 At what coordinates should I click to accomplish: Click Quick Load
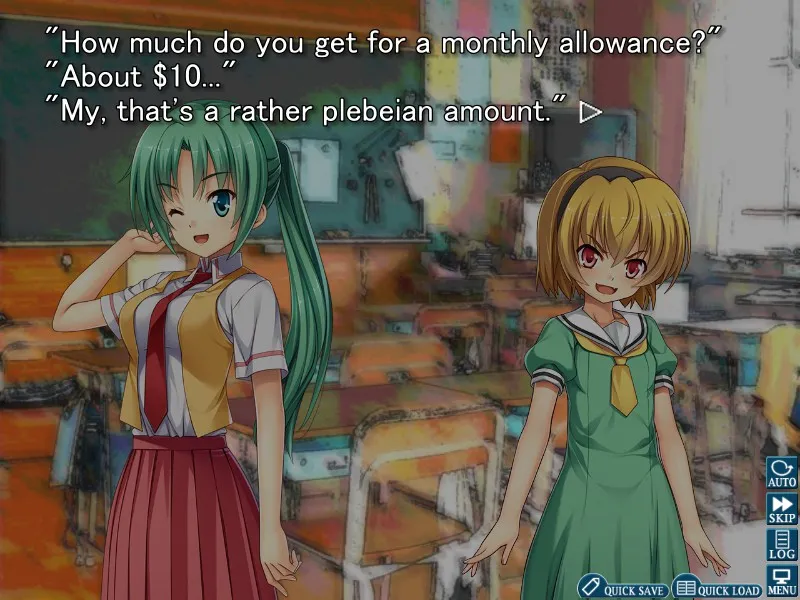click(x=716, y=588)
